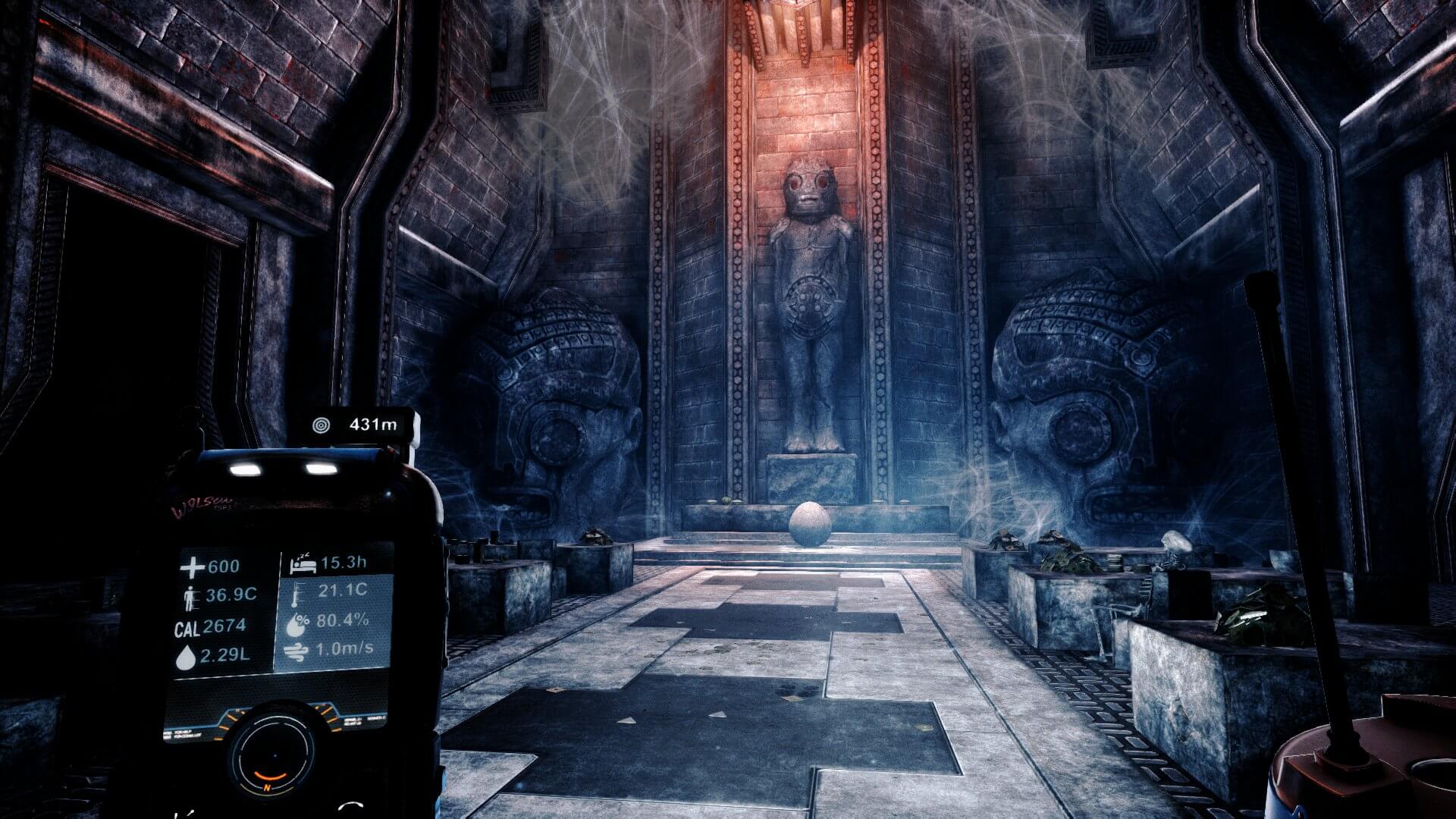Select the thermometer icon beside 21.1C
Image resolution: width=1456 pixels, height=819 pixels.
click(x=297, y=593)
